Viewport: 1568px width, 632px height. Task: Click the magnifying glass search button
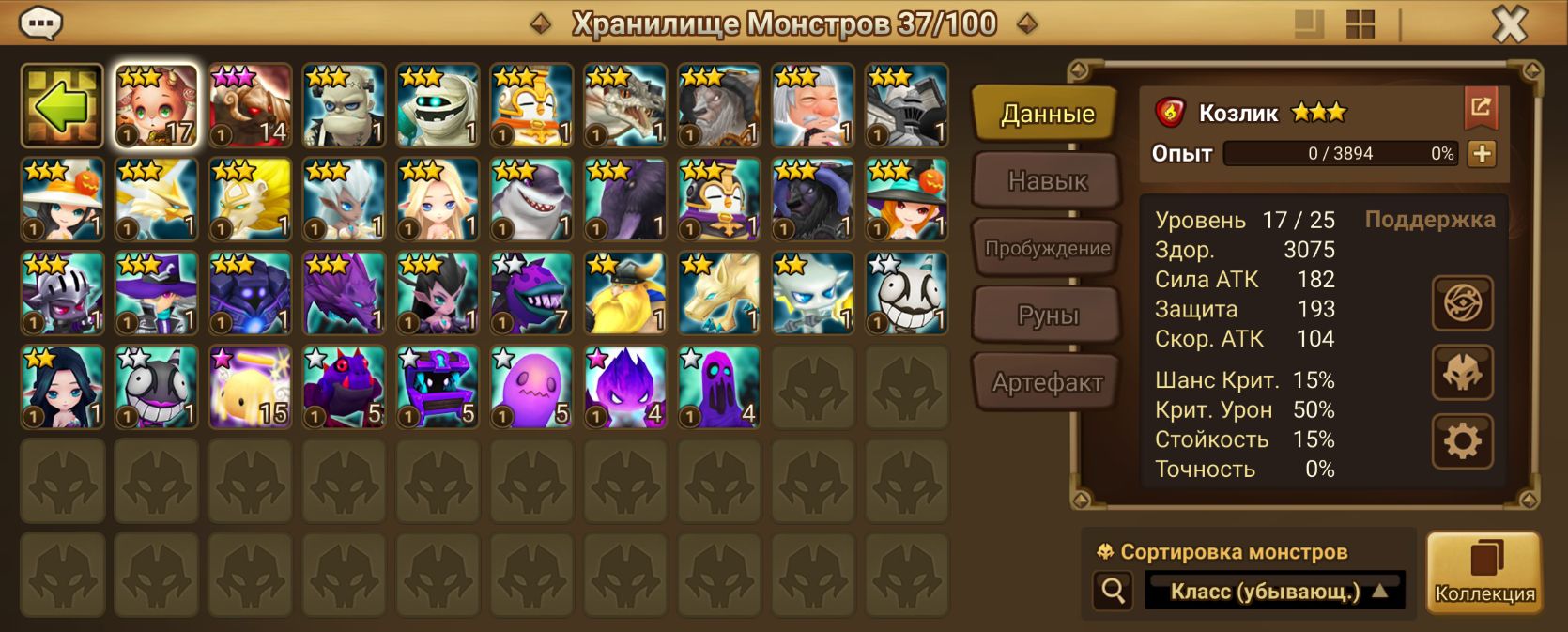[x=1114, y=591]
